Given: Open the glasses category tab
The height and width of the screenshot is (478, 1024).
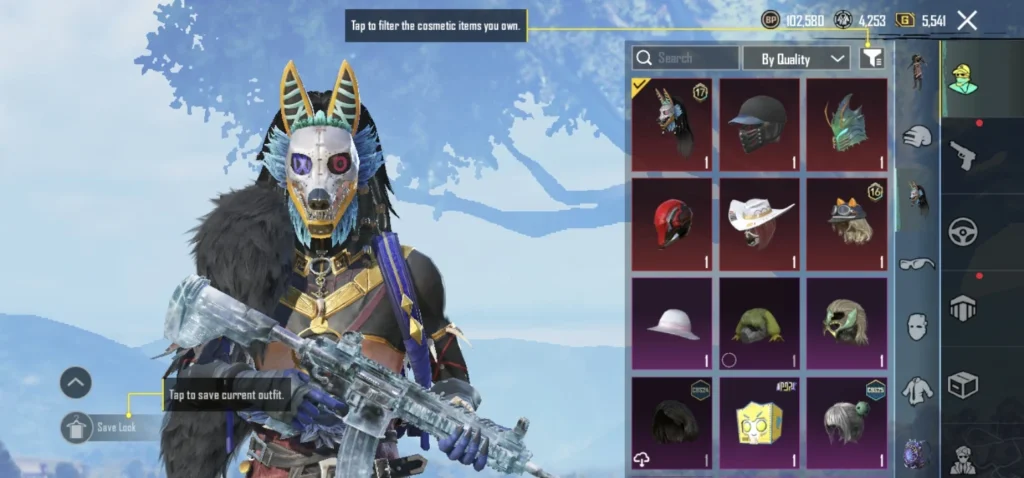Looking at the screenshot, I should (x=916, y=264).
